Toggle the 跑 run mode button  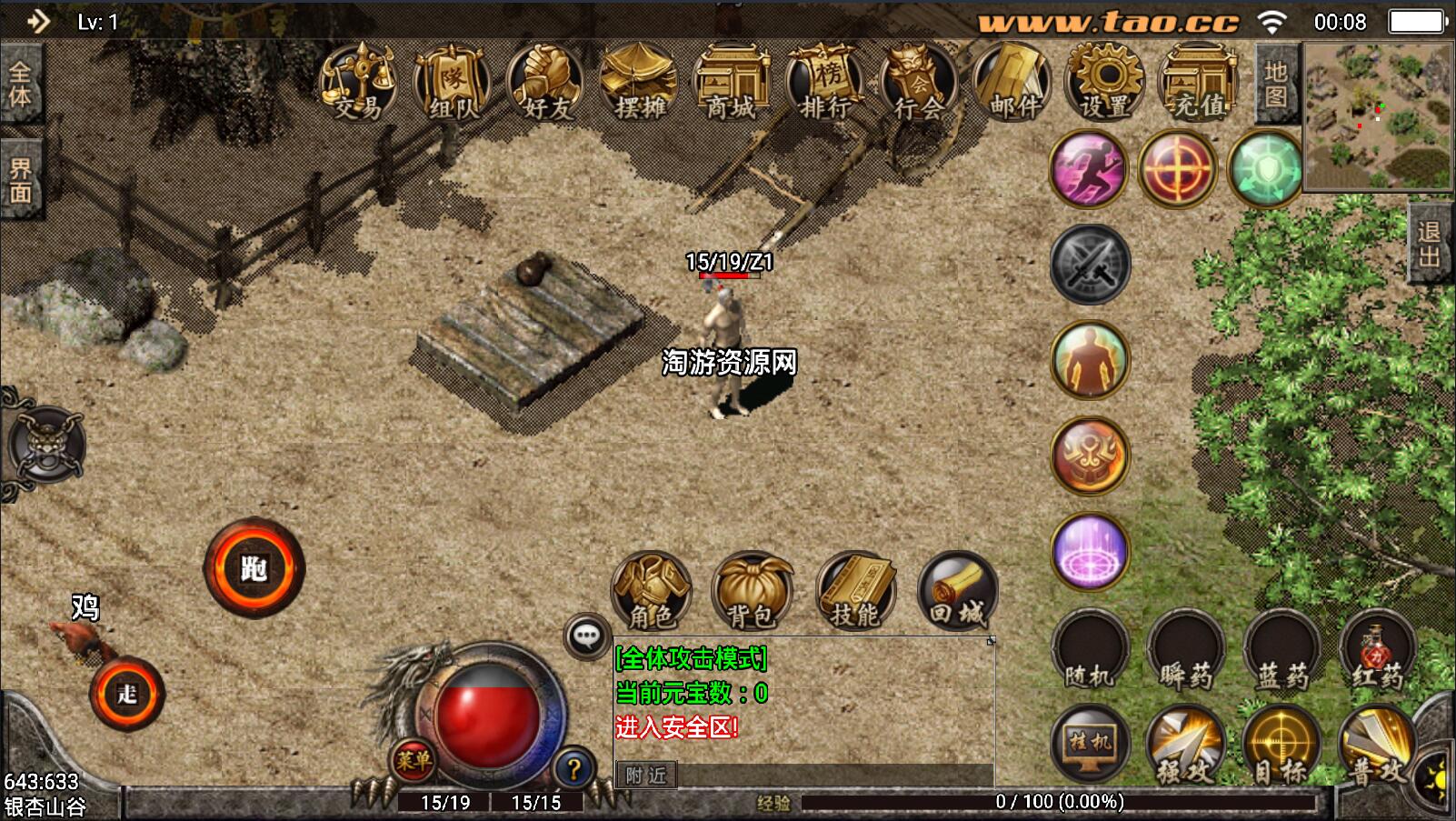point(254,568)
